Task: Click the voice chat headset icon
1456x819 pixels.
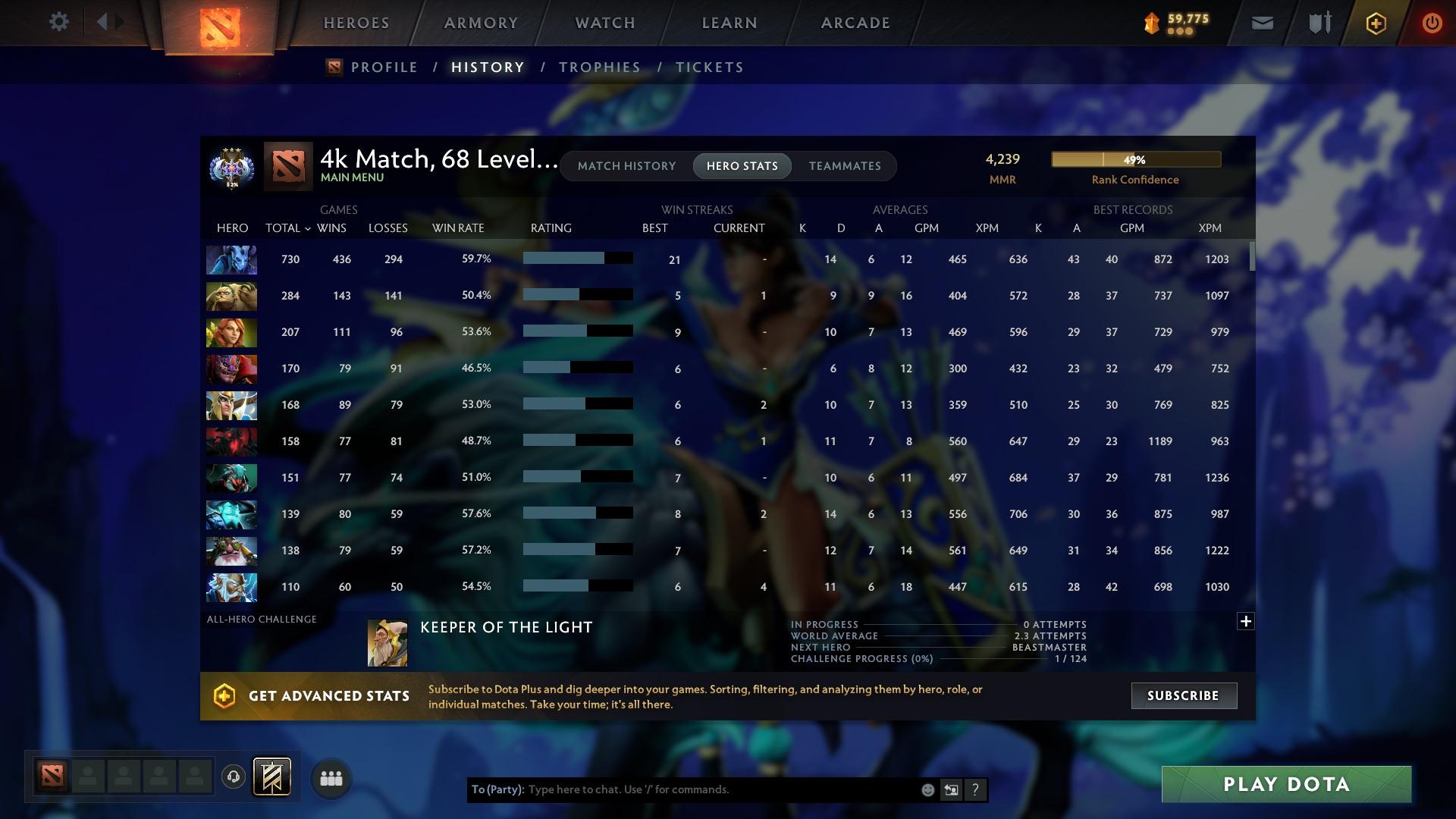Action: click(234, 777)
